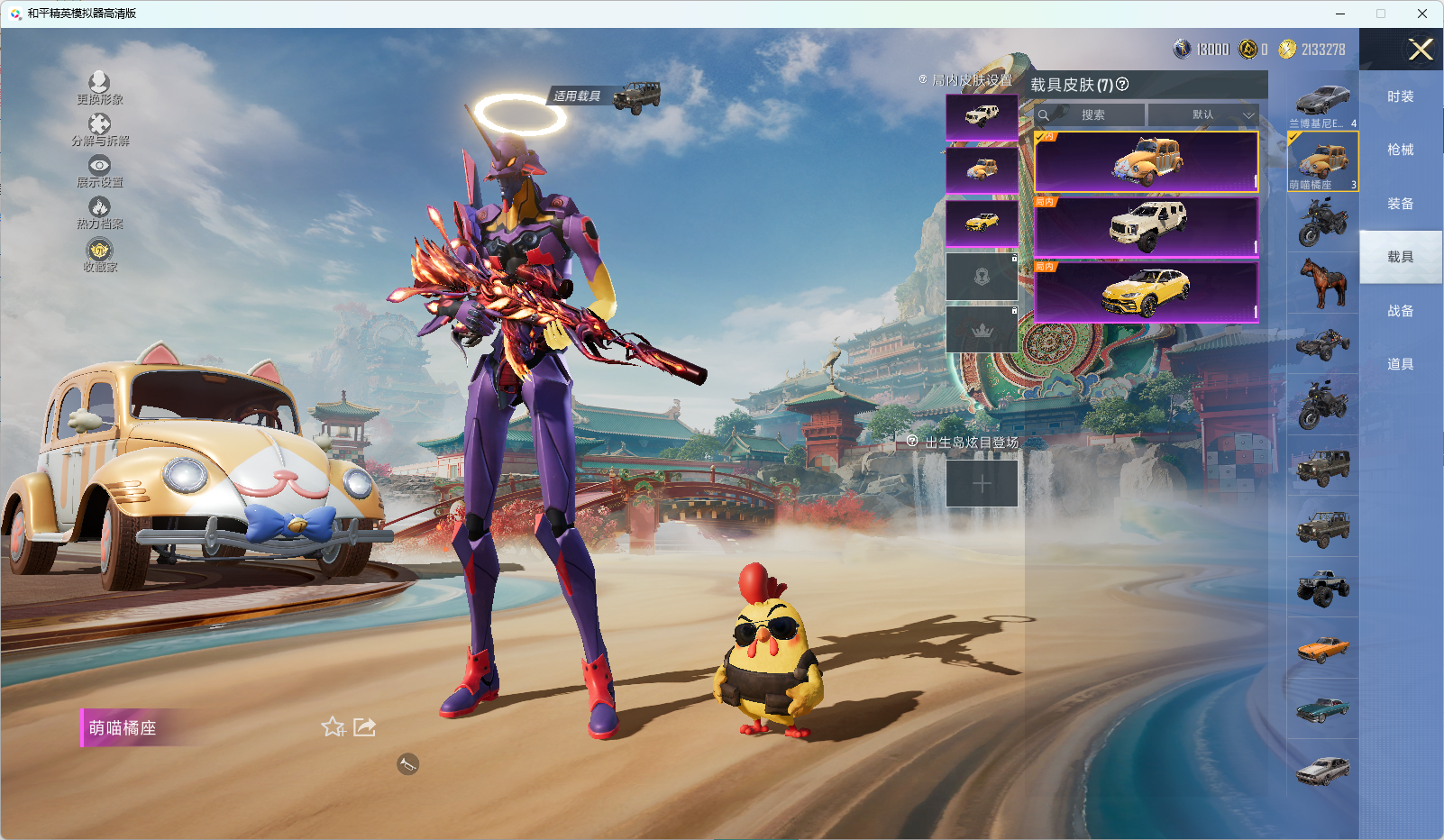Open the 道具 tab
The width and height of the screenshot is (1444, 840).
pos(1400,364)
